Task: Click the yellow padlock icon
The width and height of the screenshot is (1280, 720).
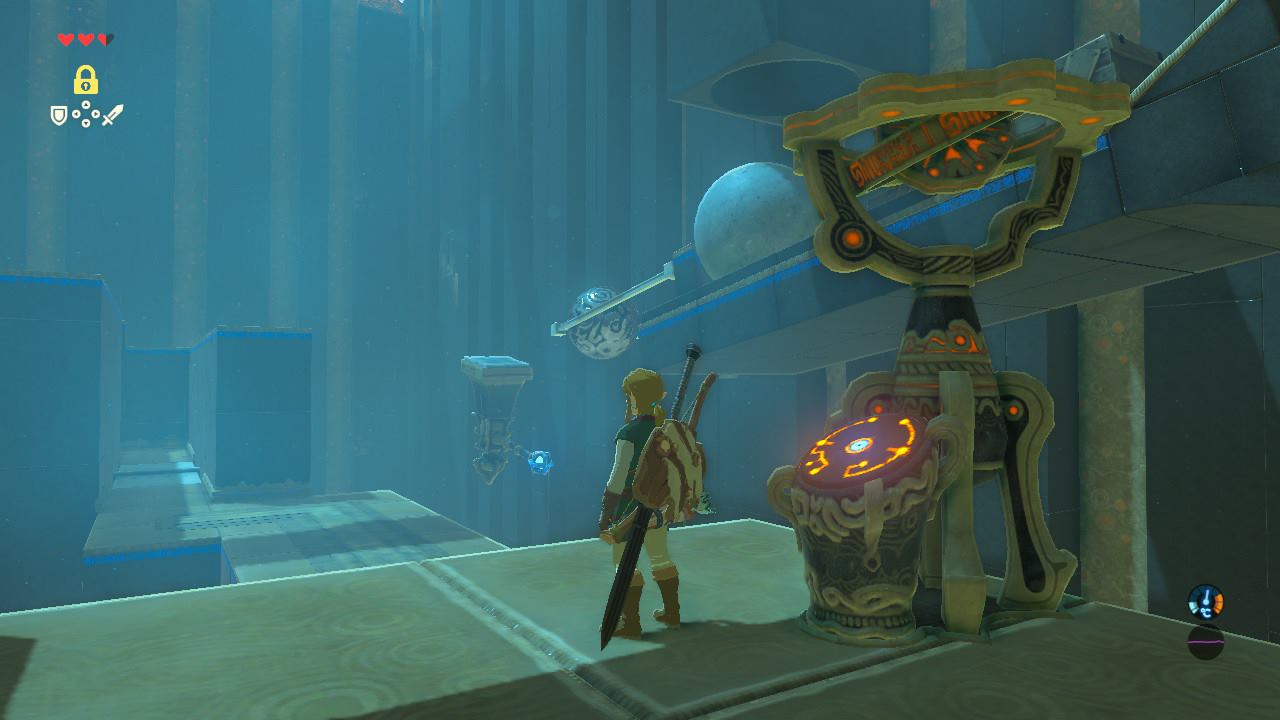Action: [85, 80]
